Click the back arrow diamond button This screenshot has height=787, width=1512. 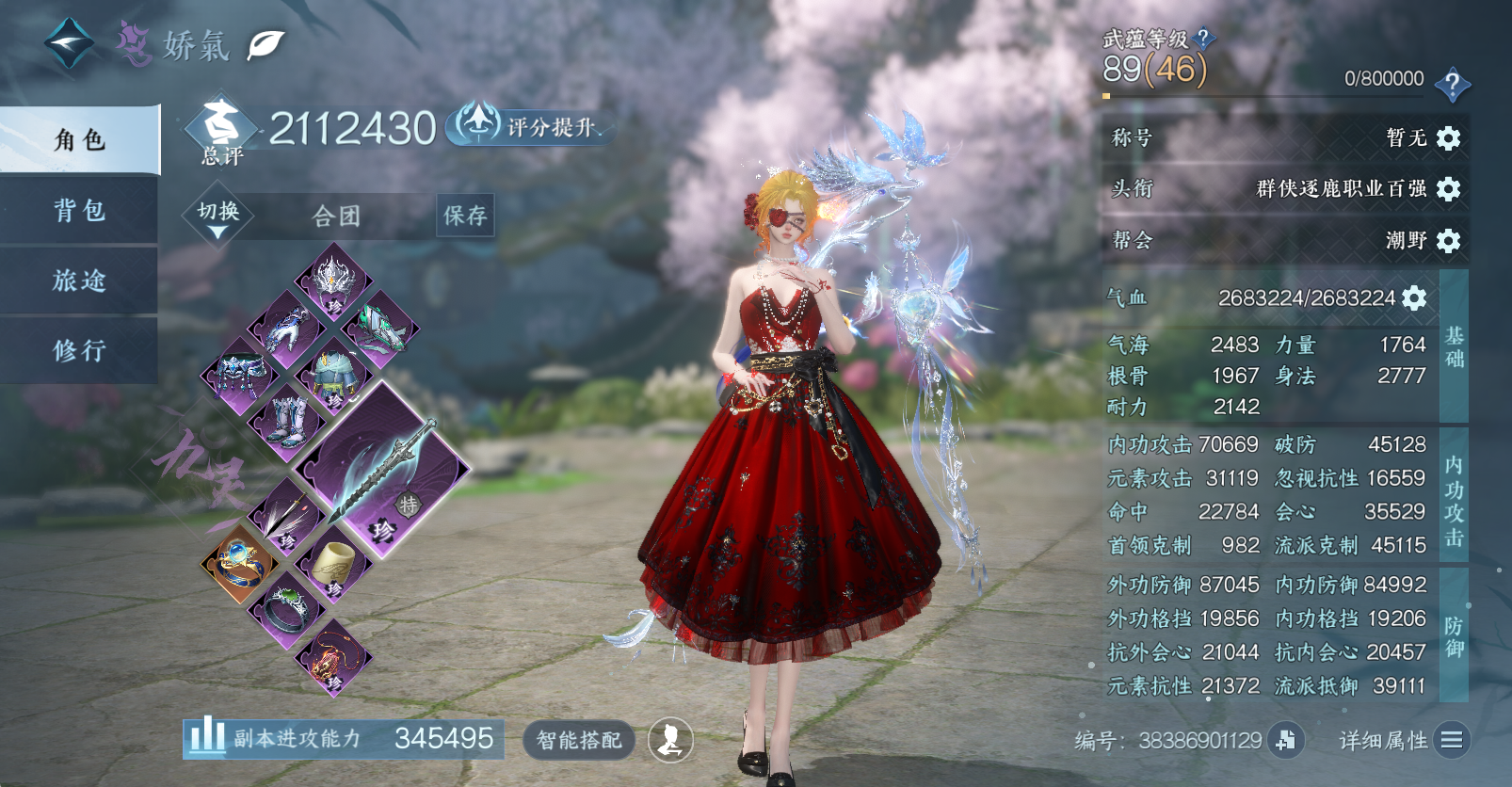click(x=69, y=42)
